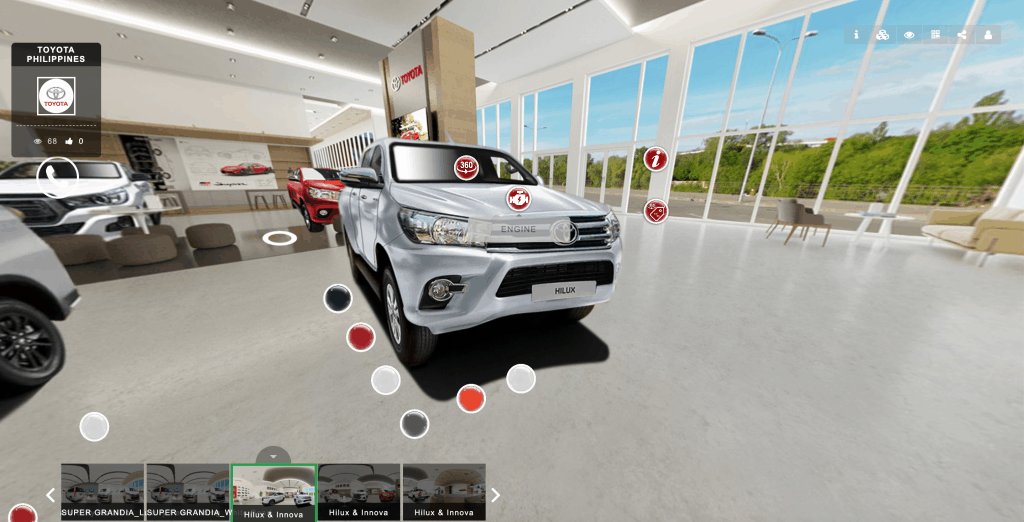Click the red price tag hotspot
The image size is (1024, 522).
[x=655, y=211]
